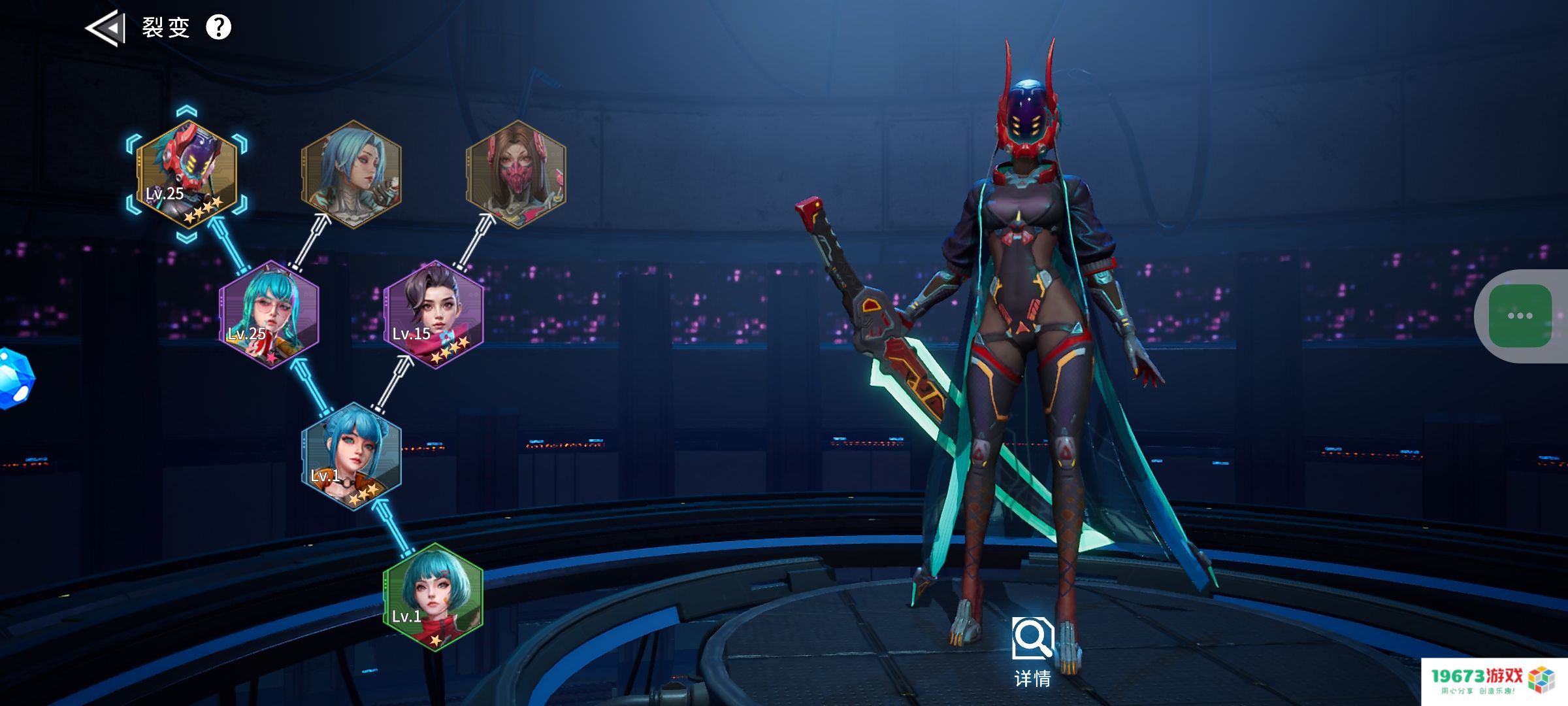Open the green three-dot floating menu
This screenshot has height=706, width=1568.
(1520, 316)
